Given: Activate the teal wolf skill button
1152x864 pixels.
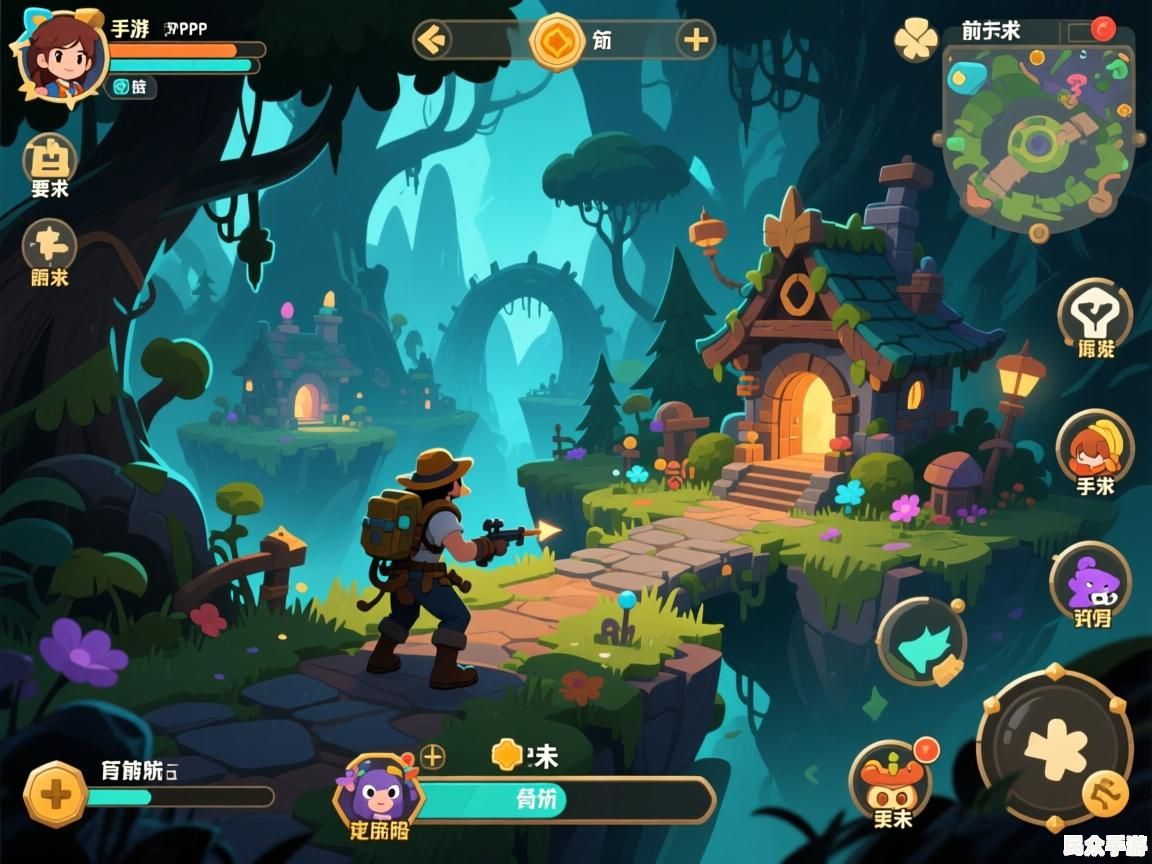Looking at the screenshot, I should pyautogui.click(x=921, y=641).
